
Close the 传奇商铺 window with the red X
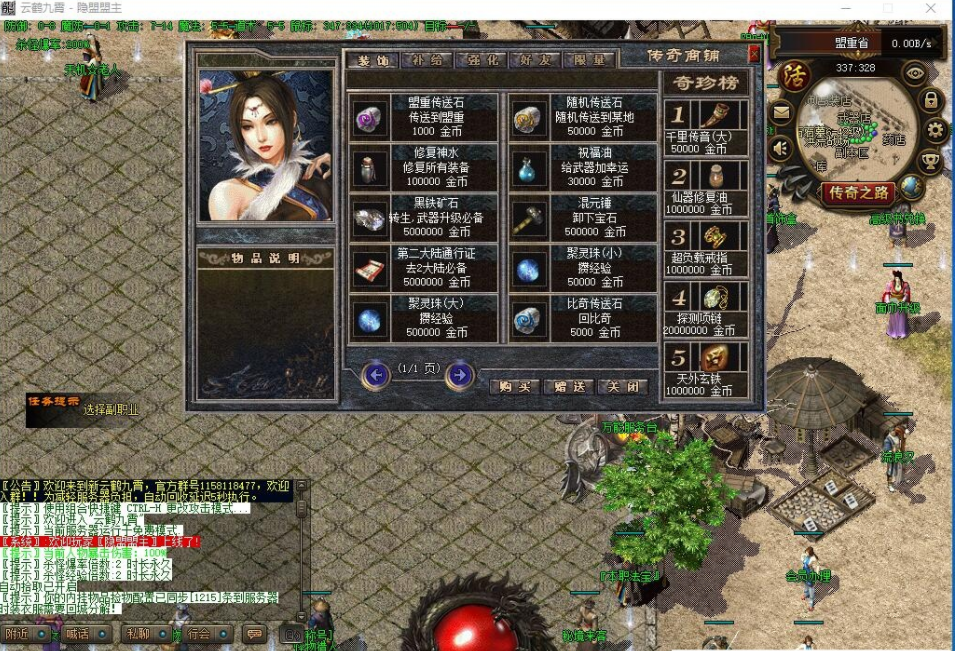click(754, 54)
